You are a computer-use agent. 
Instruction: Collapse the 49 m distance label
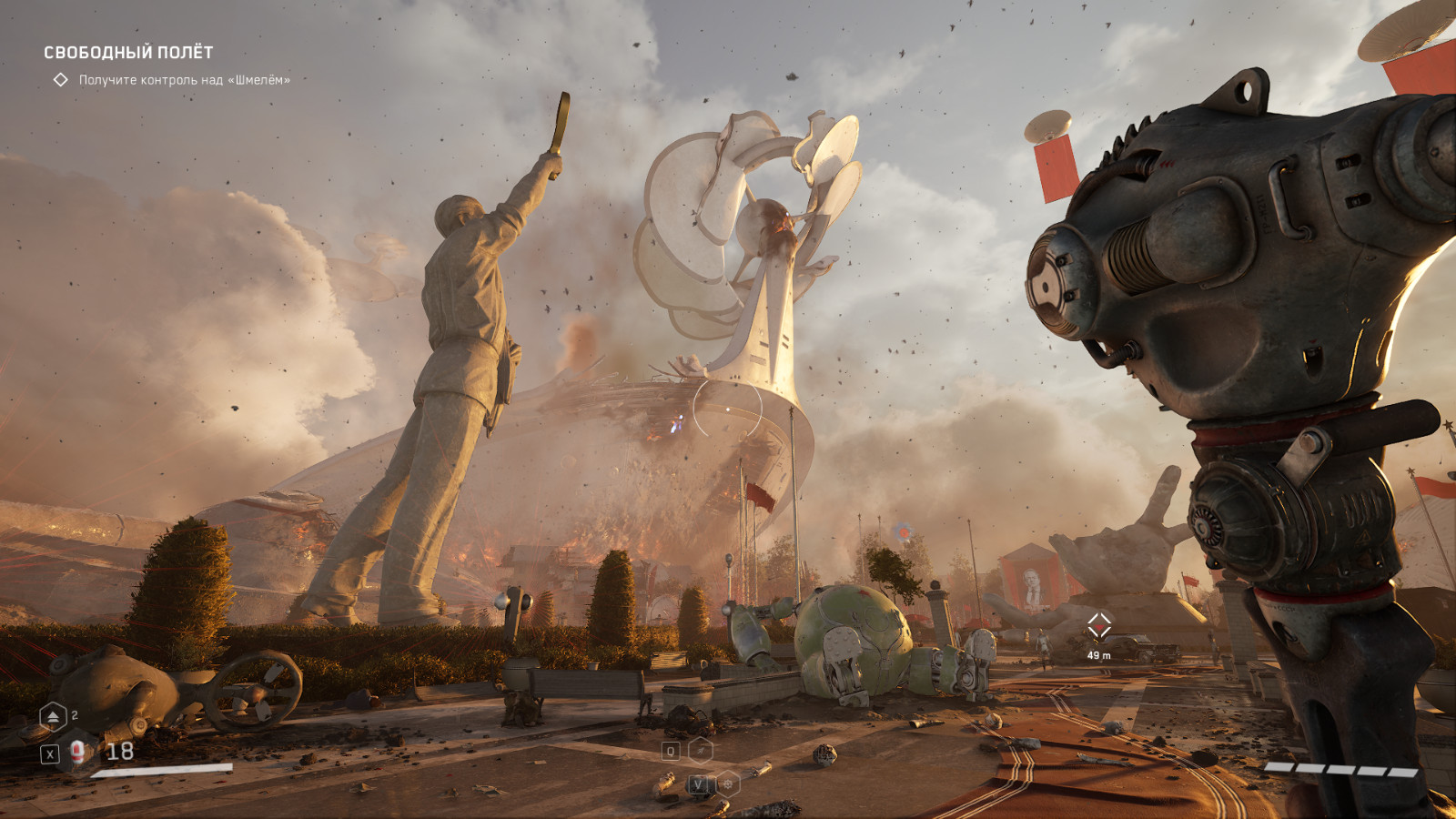(x=1101, y=653)
